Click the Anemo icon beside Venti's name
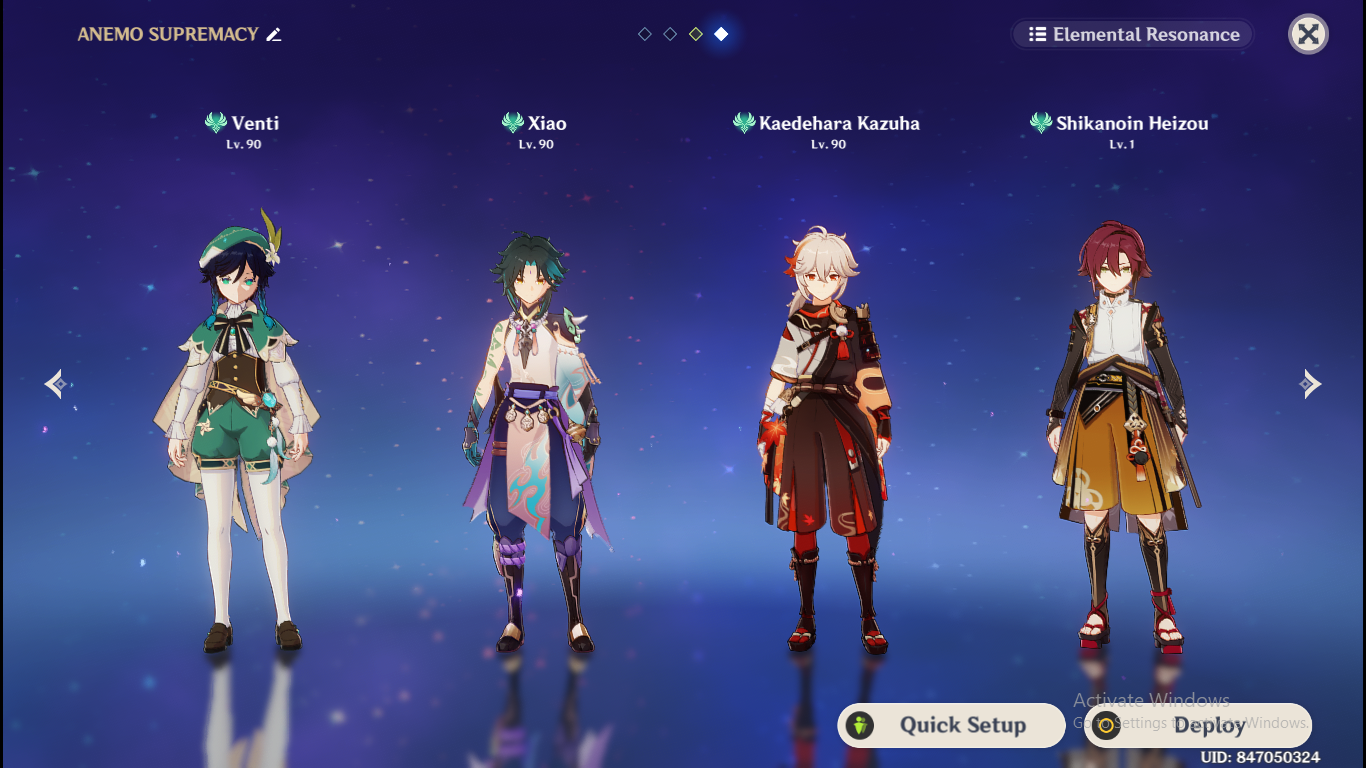 point(214,123)
